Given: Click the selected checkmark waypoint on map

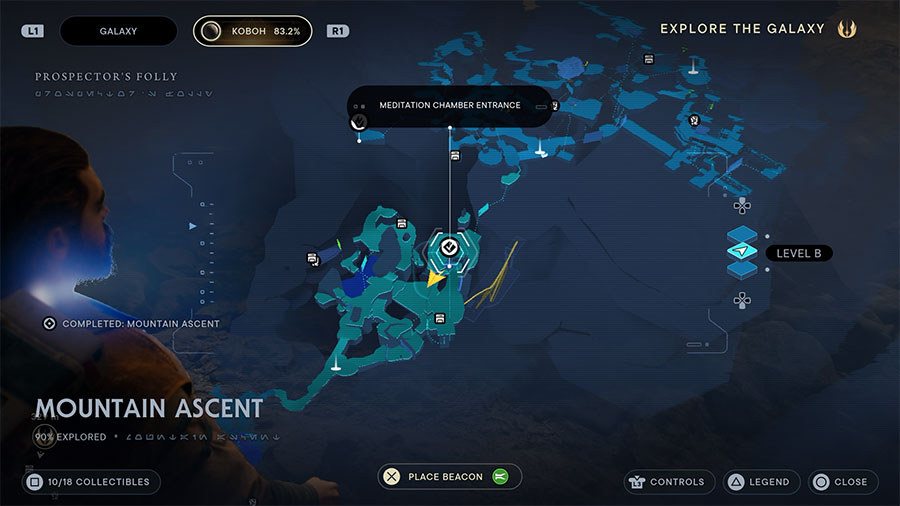Looking at the screenshot, I should pos(449,246).
